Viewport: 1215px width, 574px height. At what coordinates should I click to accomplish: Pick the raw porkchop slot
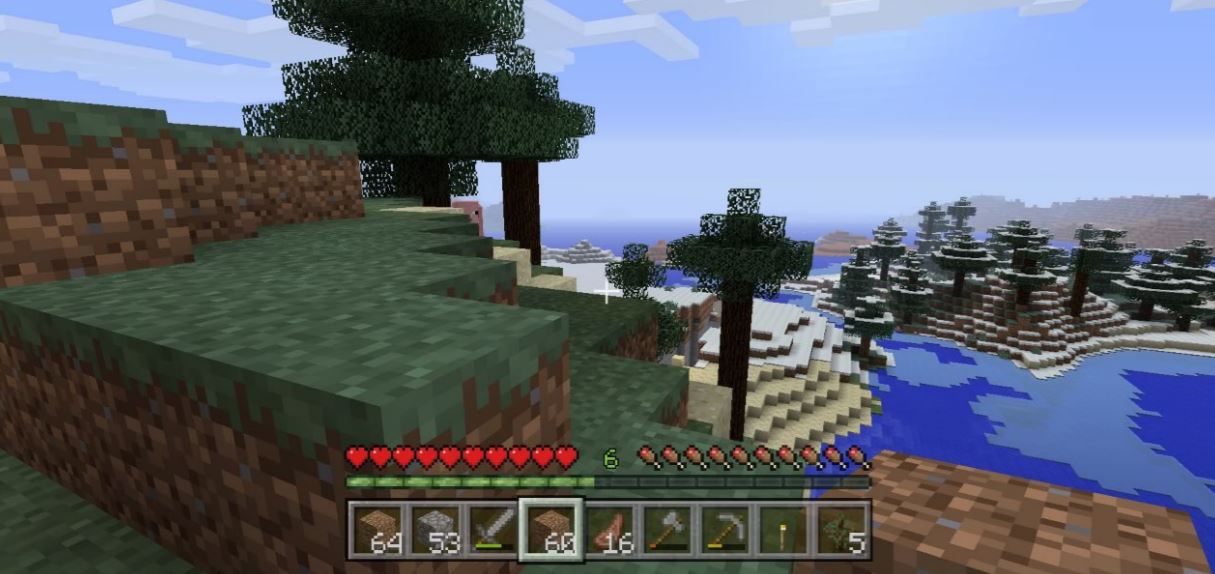[x=609, y=530]
